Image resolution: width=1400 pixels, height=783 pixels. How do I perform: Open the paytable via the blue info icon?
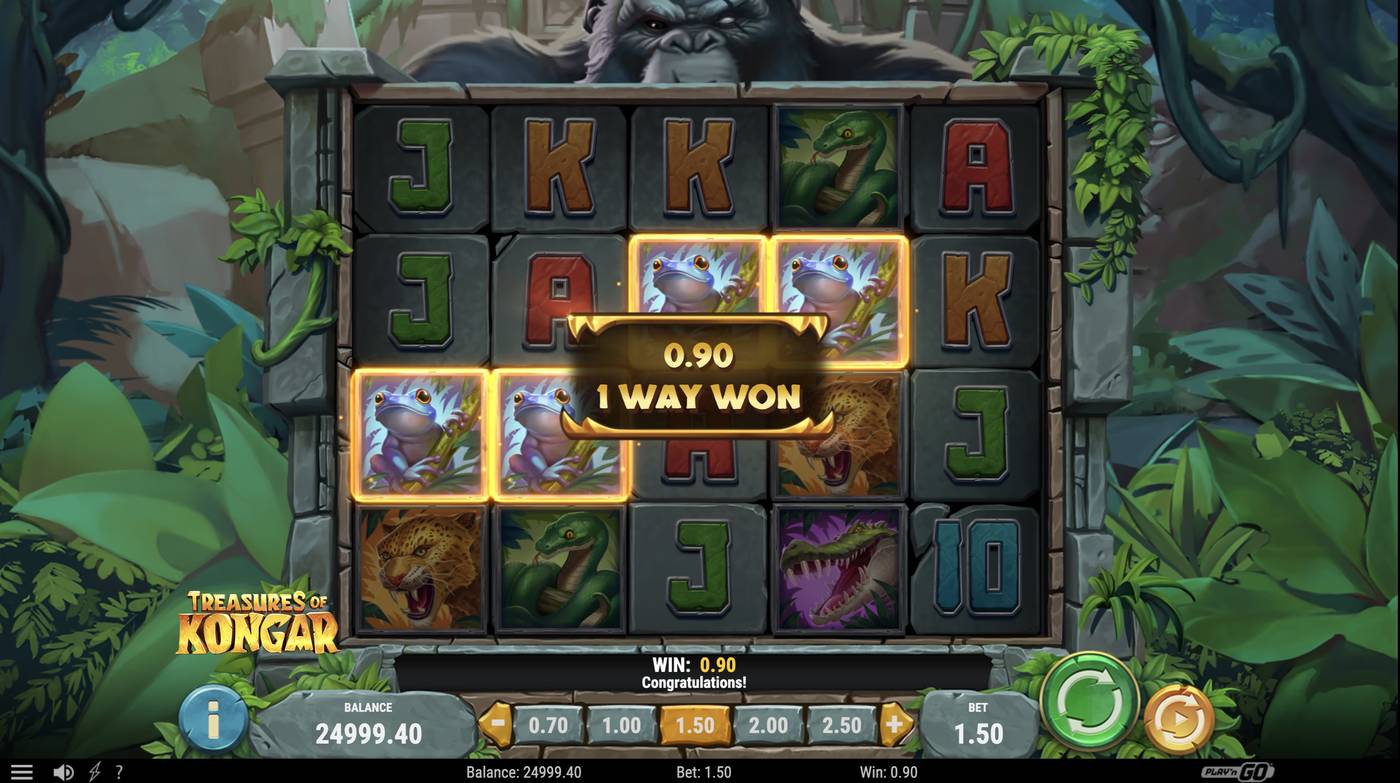click(210, 717)
